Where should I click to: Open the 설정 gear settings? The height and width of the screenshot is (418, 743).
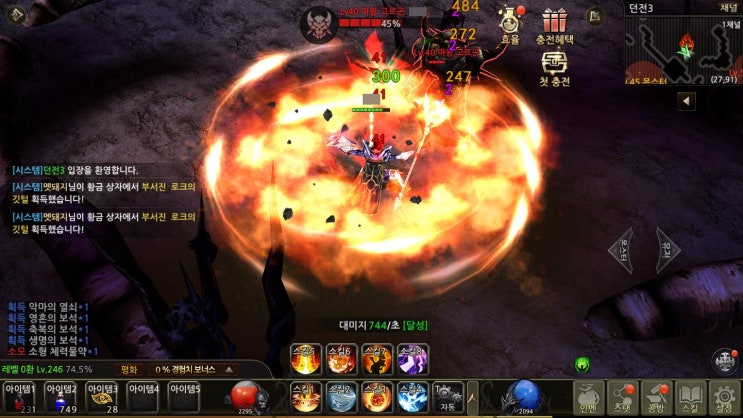pos(725,397)
